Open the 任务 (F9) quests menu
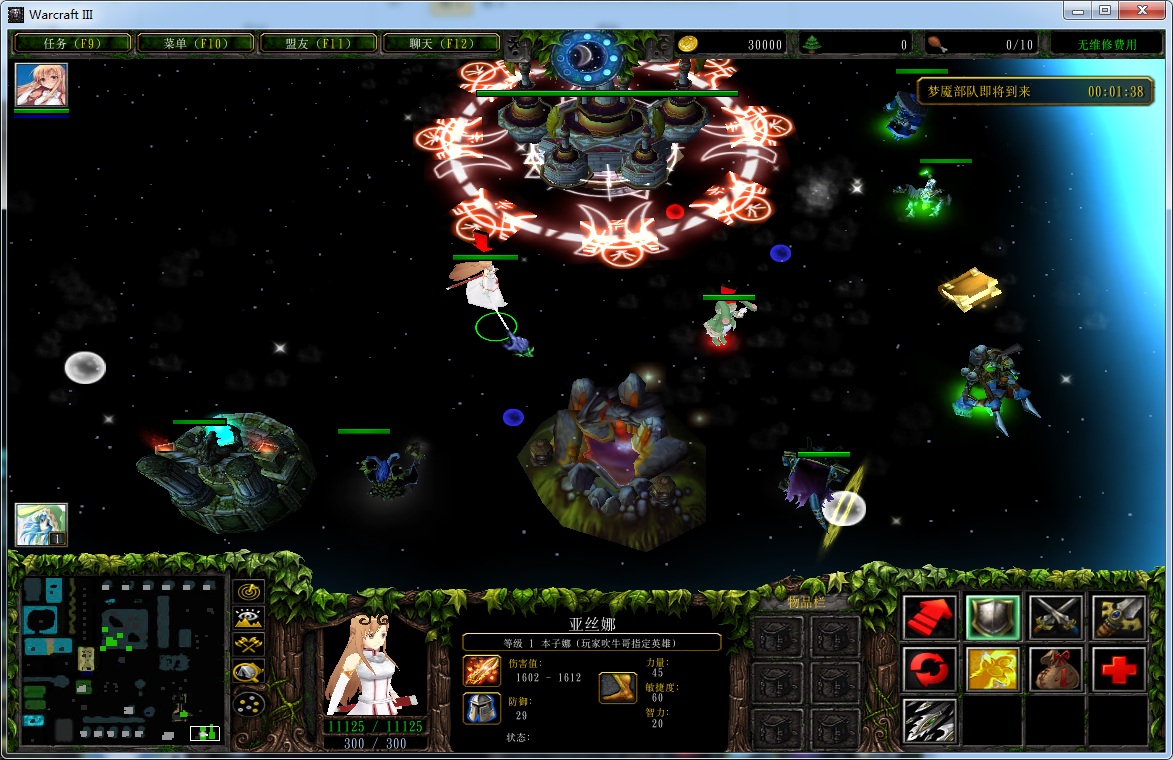 coord(72,43)
